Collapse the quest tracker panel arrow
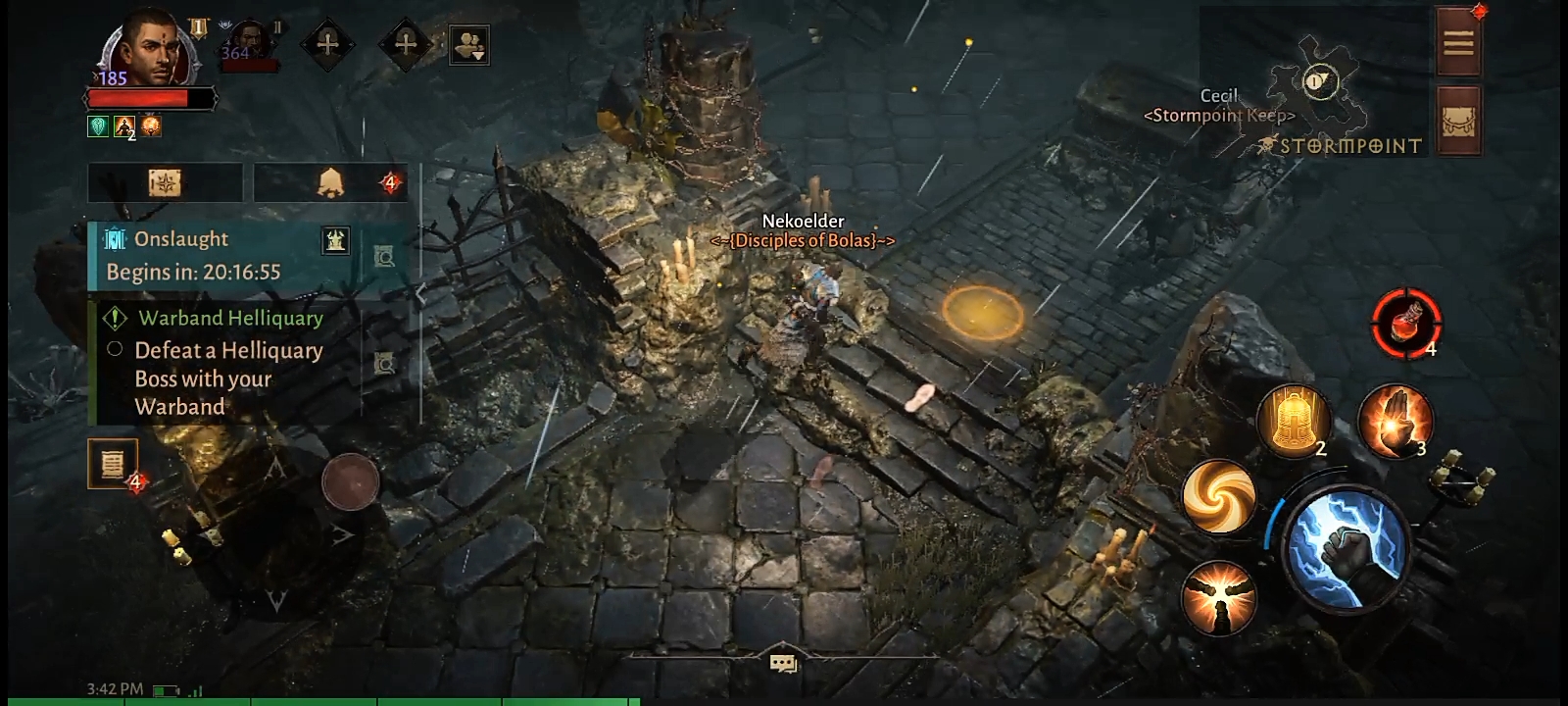Viewport: 1568px width, 706px height. (x=420, y=293)
